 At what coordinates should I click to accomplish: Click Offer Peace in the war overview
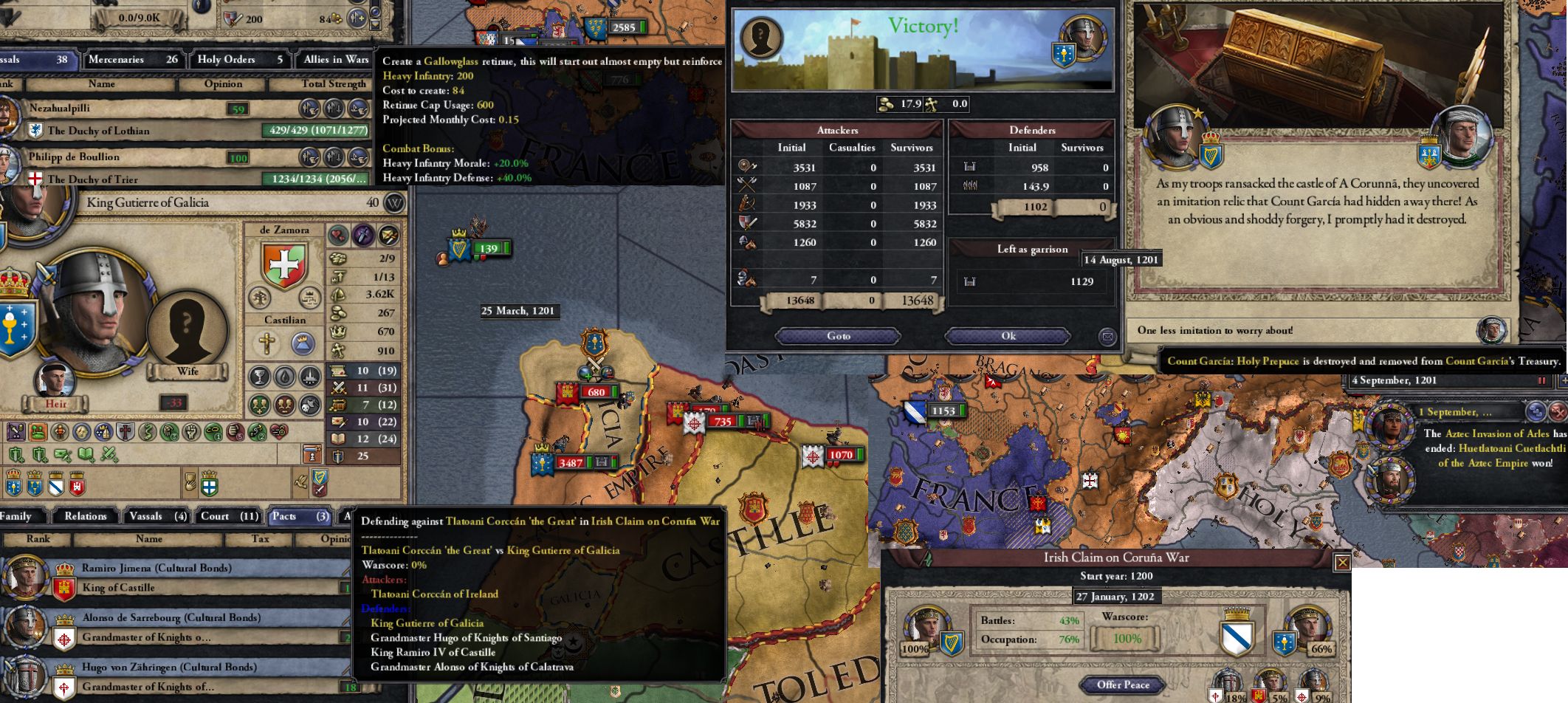click(x=1122, y=685)
